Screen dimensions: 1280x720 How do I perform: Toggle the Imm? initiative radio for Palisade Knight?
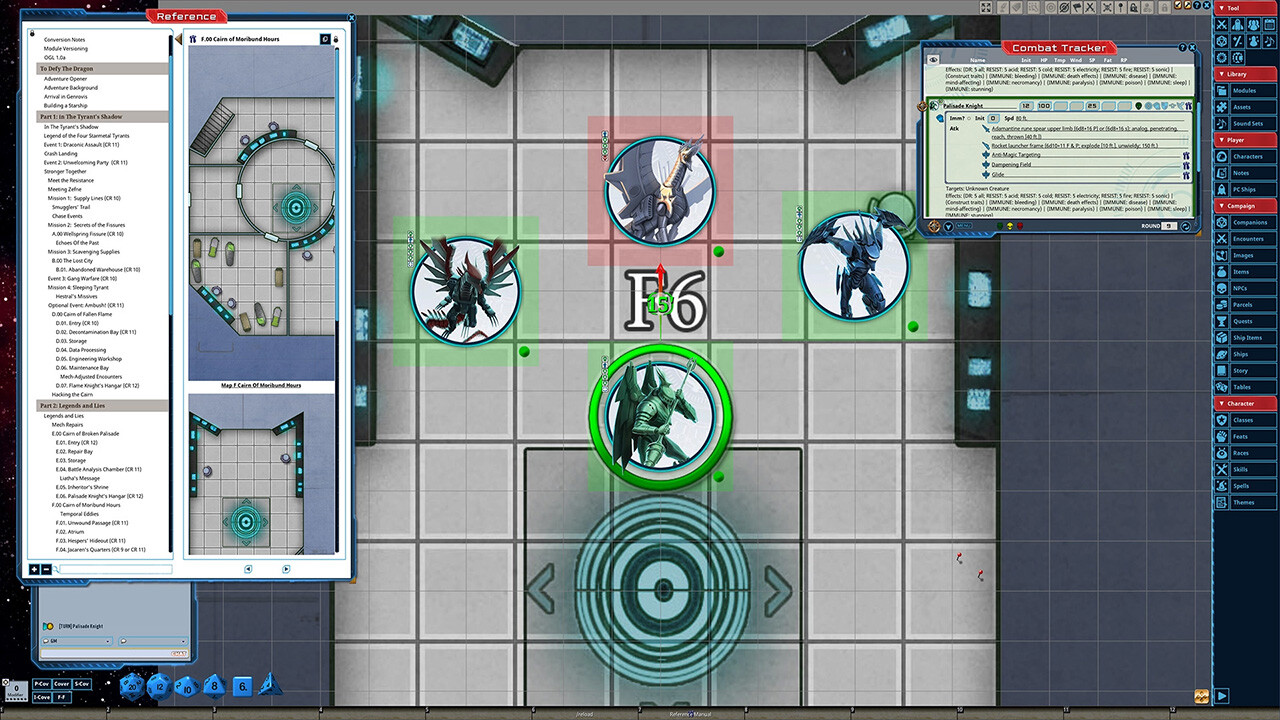pos(969,118)
